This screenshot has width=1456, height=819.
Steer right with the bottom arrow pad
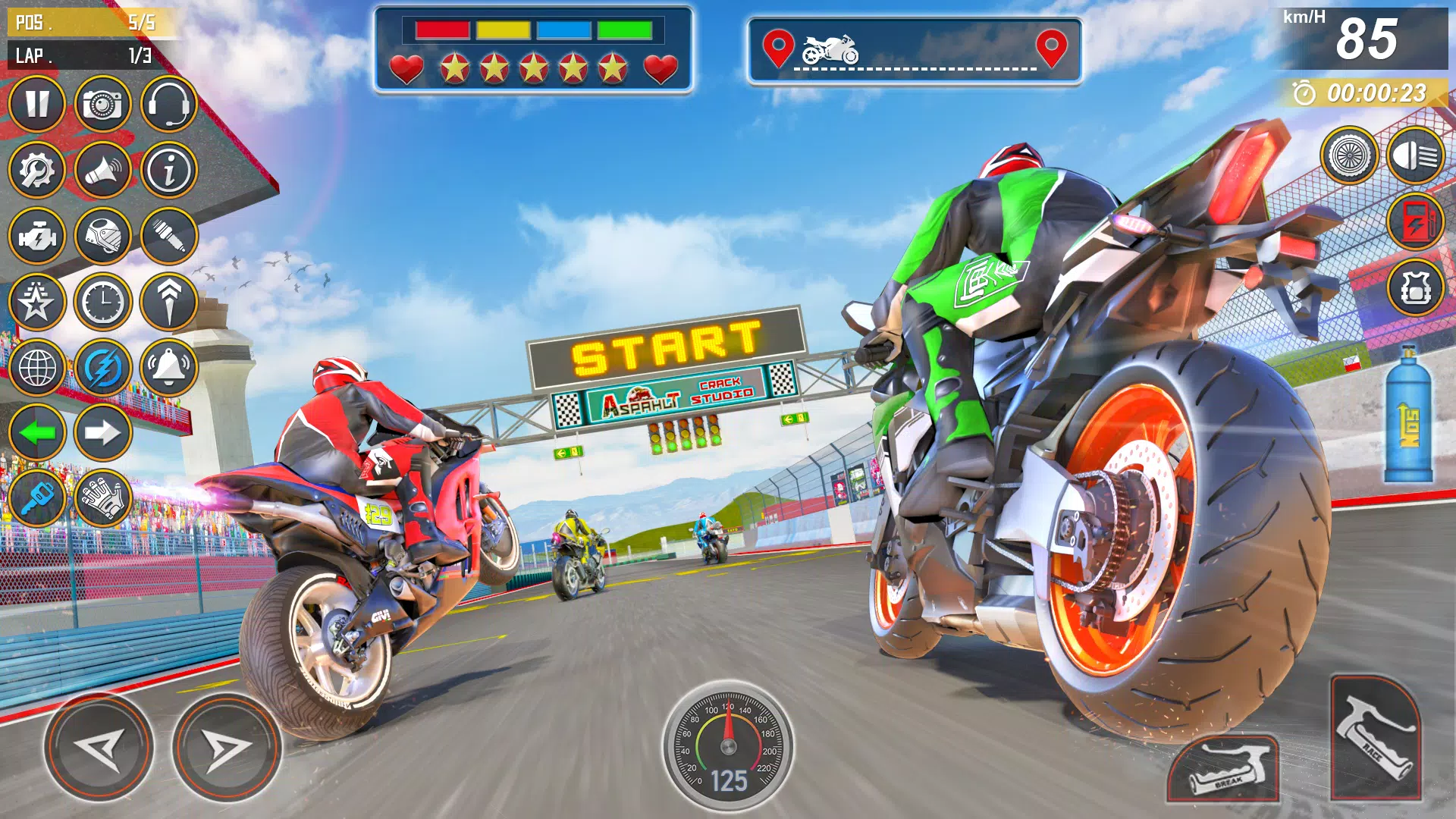pyautogui.click(x=226, y=748)
